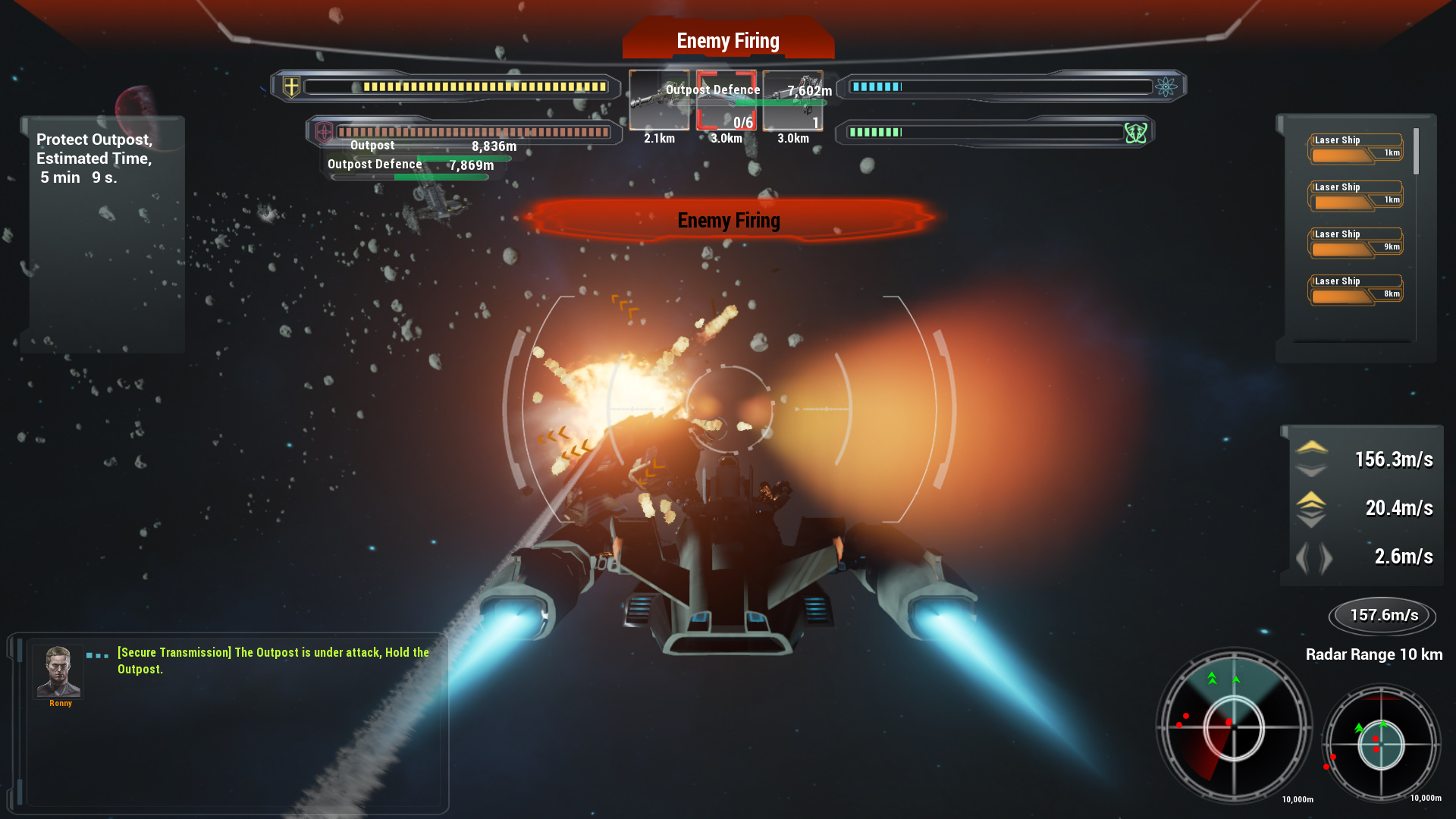
Task: Click the first Laser Ship entry at 1km
Action: coord(1354,147)
